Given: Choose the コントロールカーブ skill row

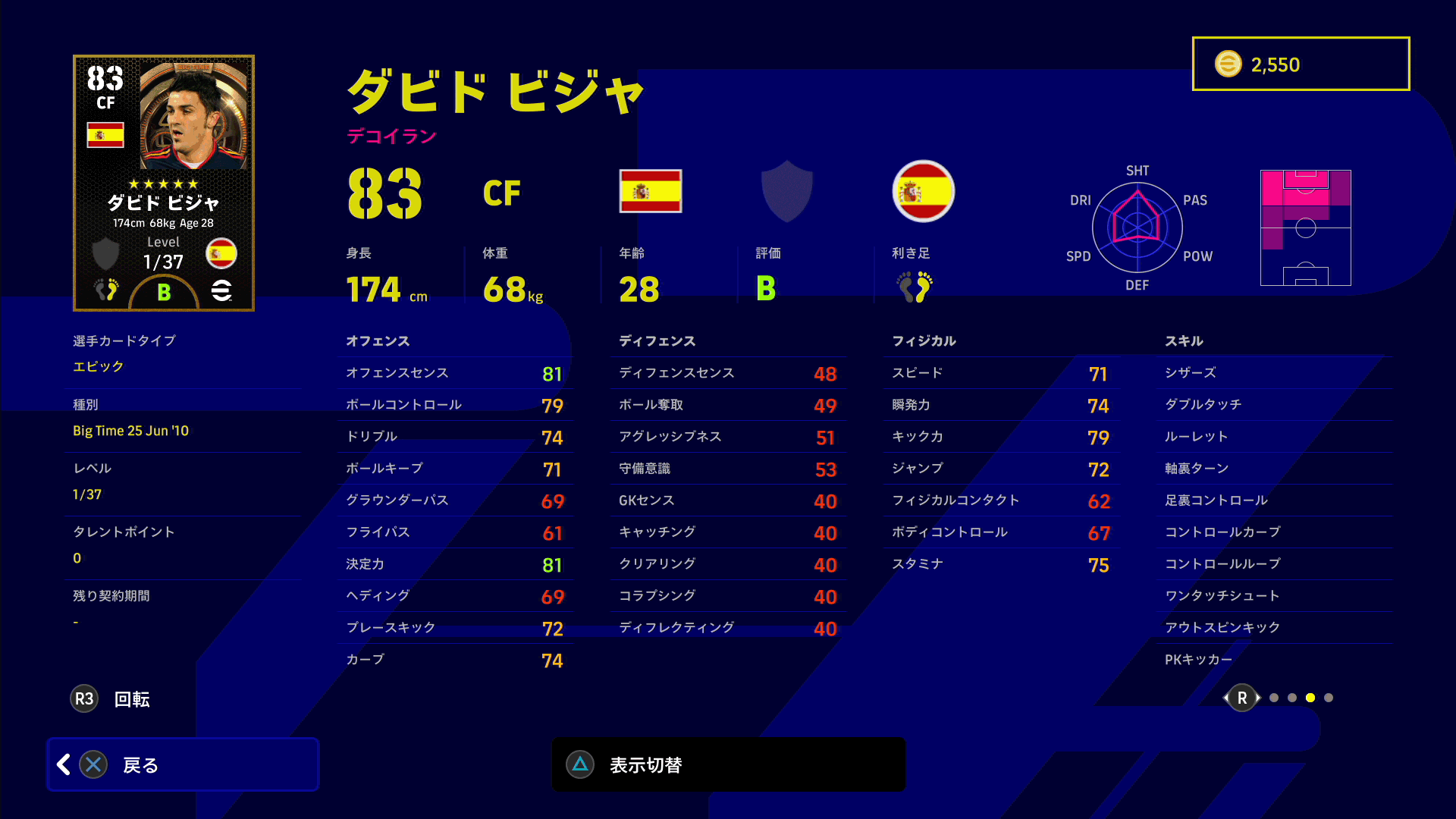Looking at the screenshot, I should 1274,532.
